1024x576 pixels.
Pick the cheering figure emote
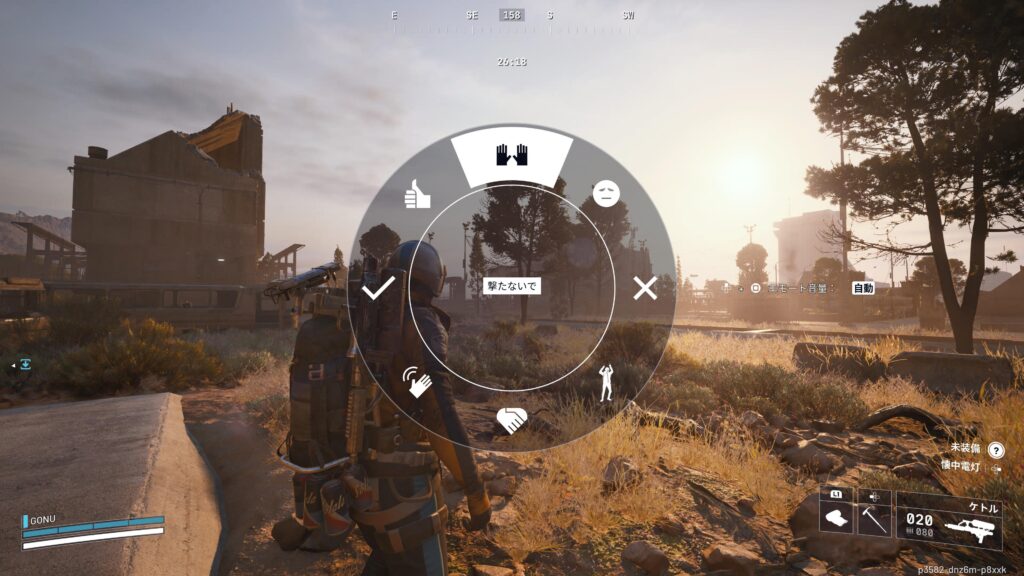(x=606, y=382)
